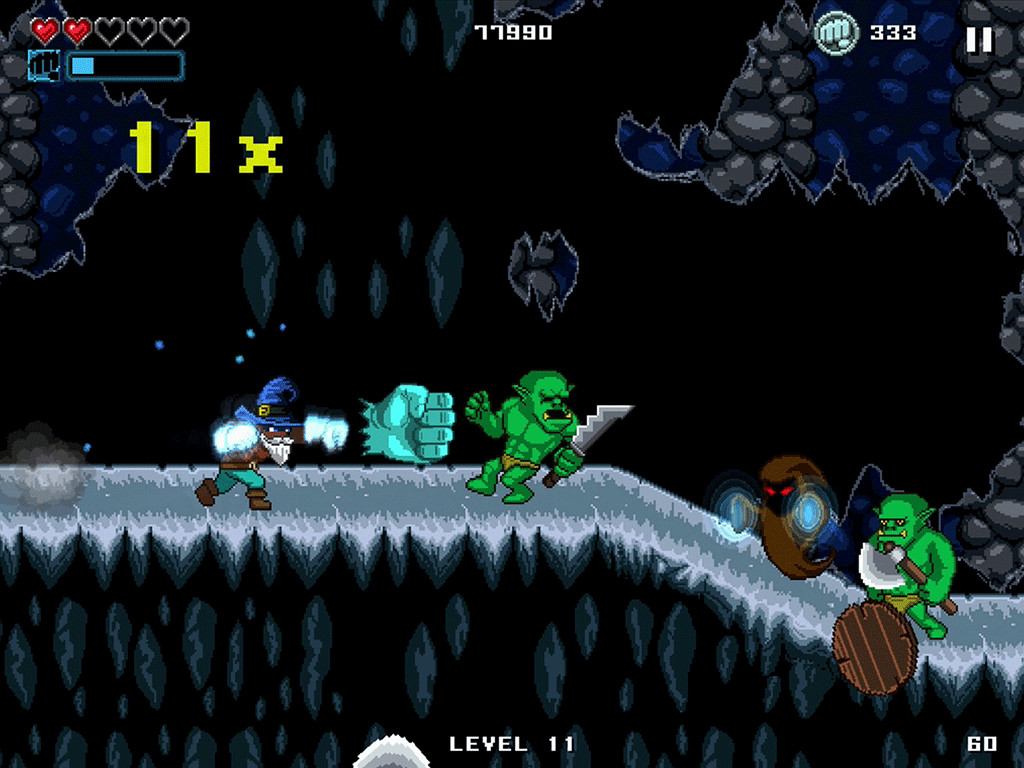Pause the game with the pause button
The height and width of the screenshot is (768, 1024).
(979, 39)
